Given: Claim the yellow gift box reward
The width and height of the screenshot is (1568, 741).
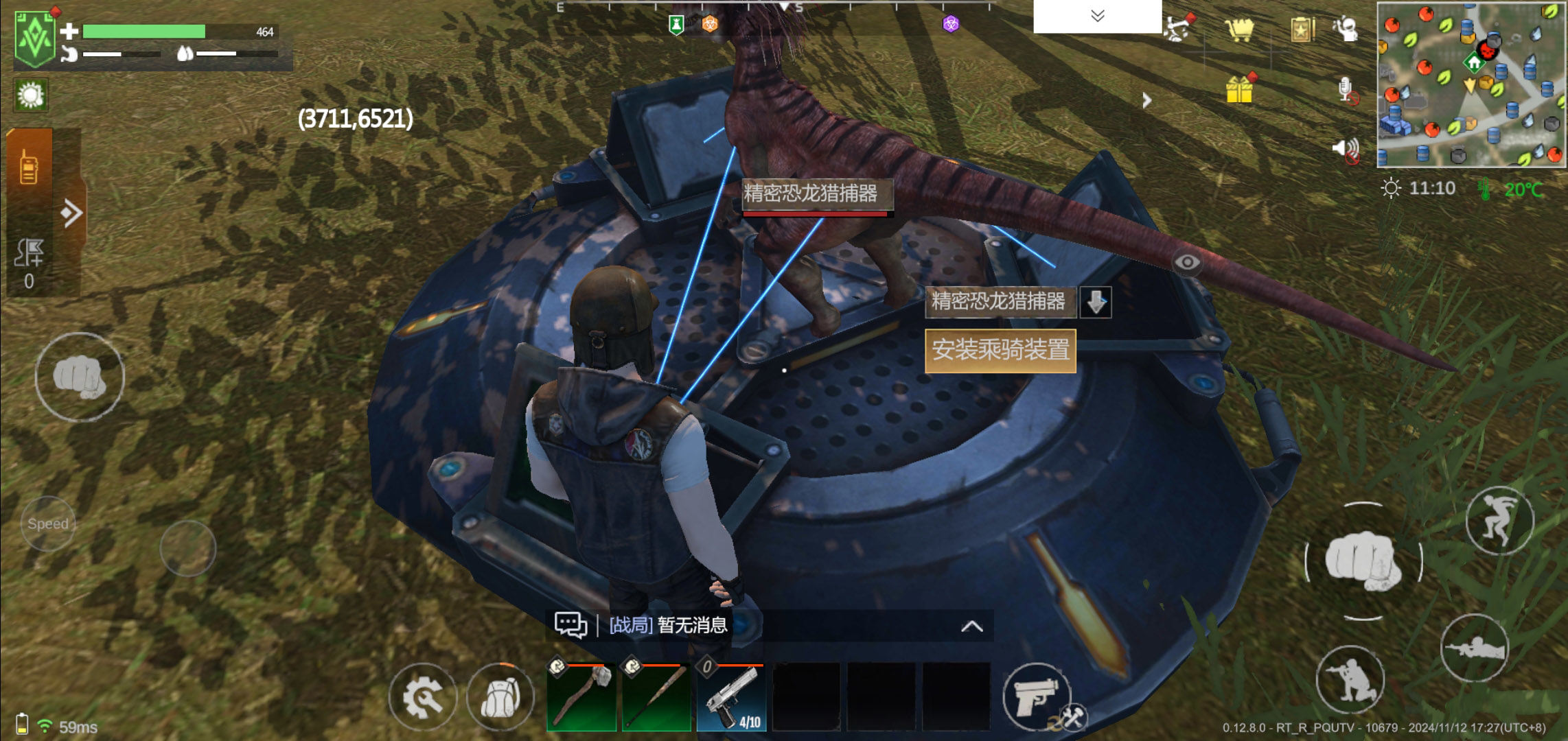Looking at the screenshot, I should click(x=1240, y=89).
